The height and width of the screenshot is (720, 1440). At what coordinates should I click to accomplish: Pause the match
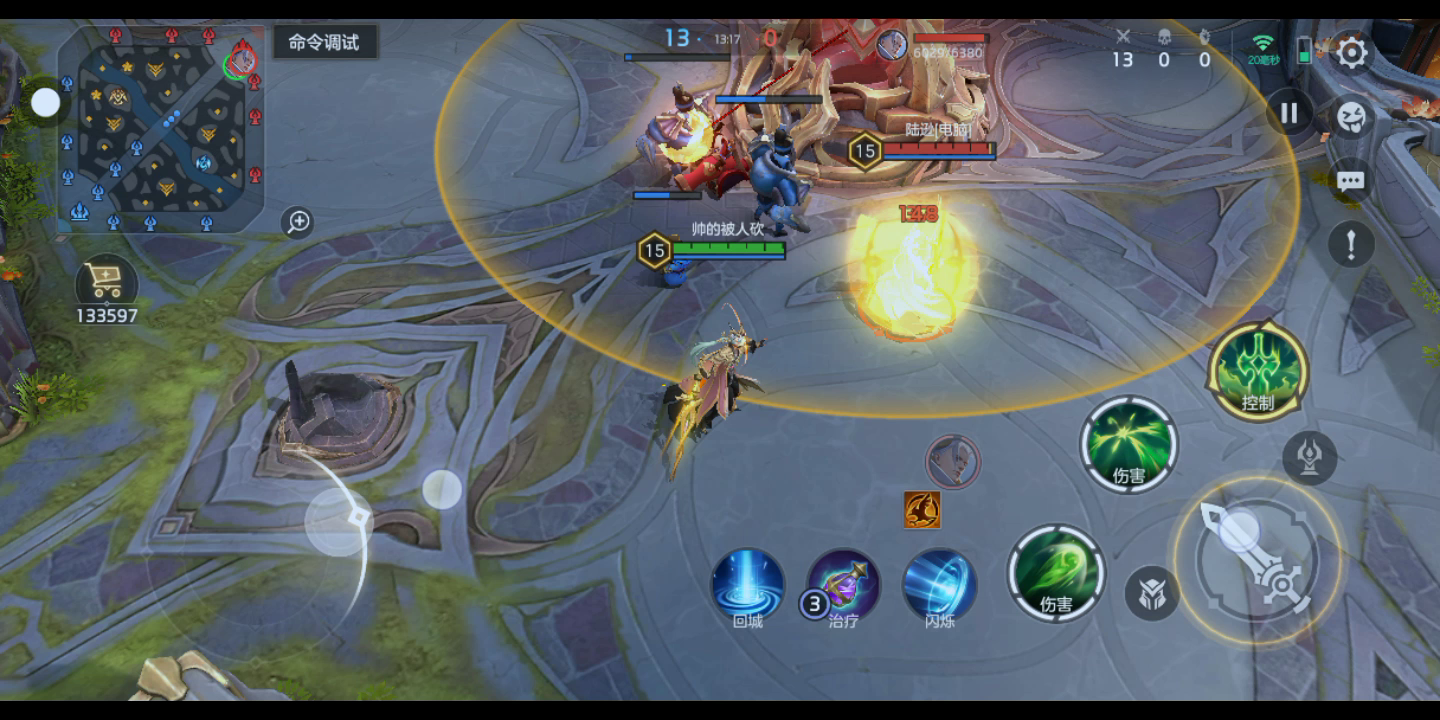click(1289, 113)
